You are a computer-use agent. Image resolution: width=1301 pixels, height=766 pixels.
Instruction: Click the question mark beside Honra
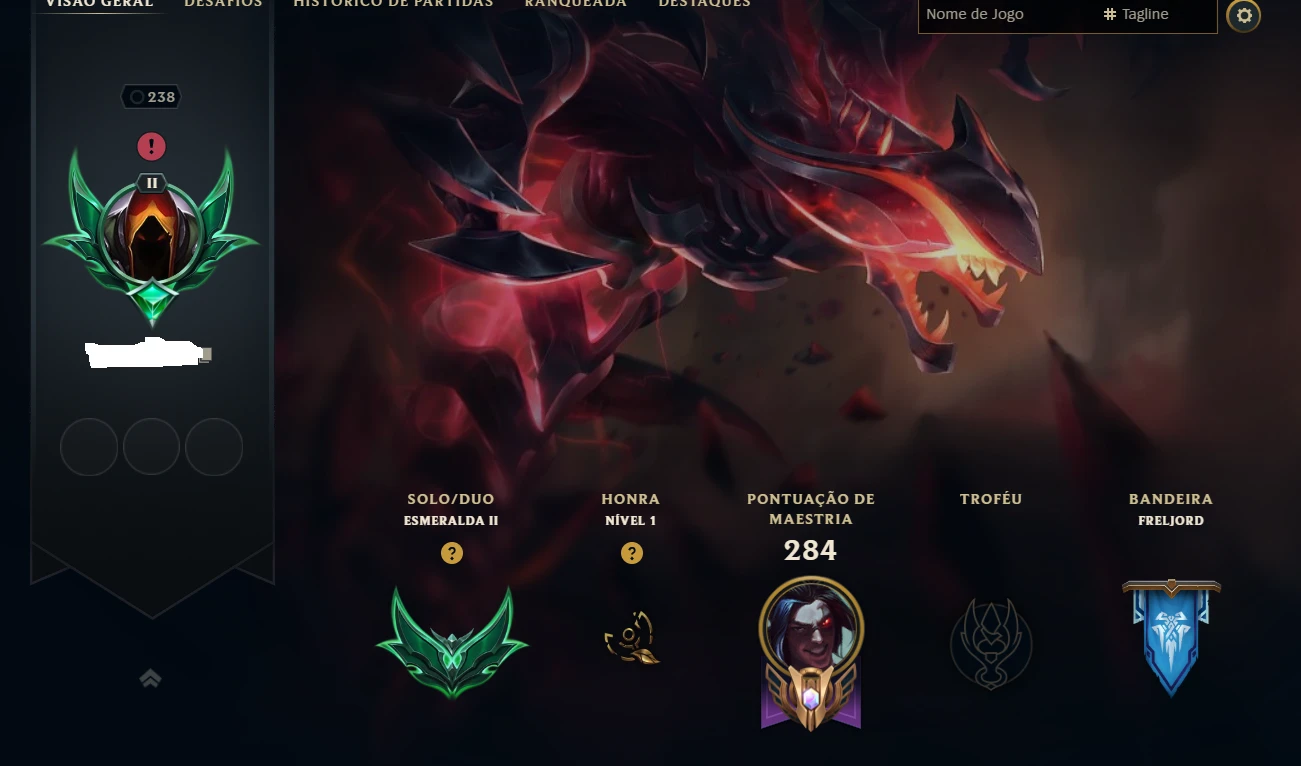click(x=631, y=553)
